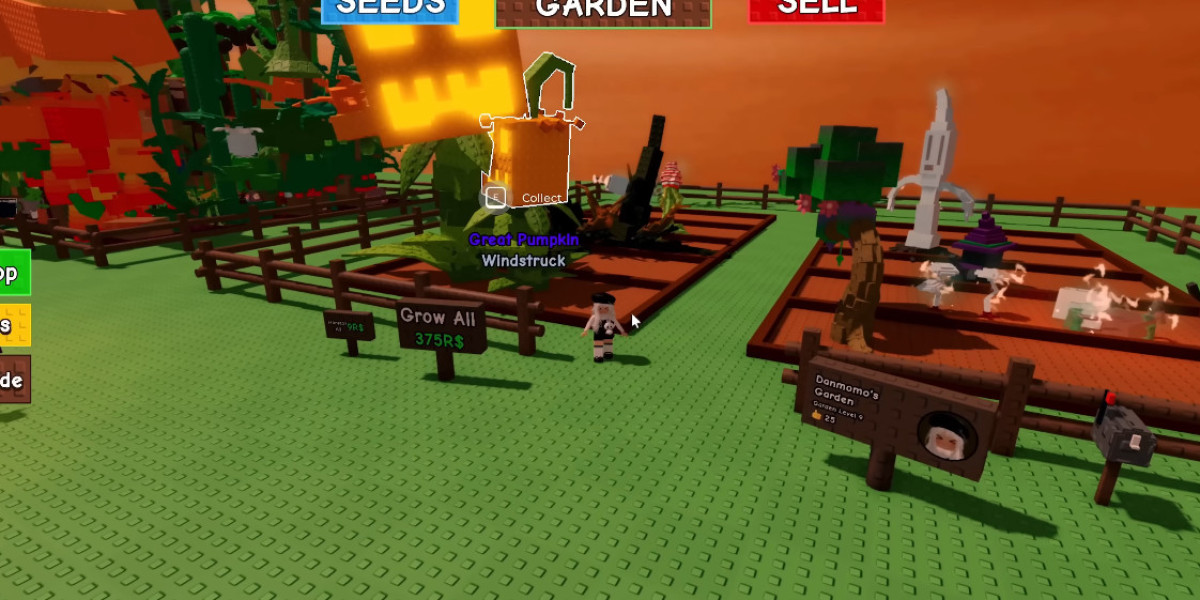Open the blue SEEDS button
The width and height of the screenshot is (1200, 600).
click(x=390, y=9)
